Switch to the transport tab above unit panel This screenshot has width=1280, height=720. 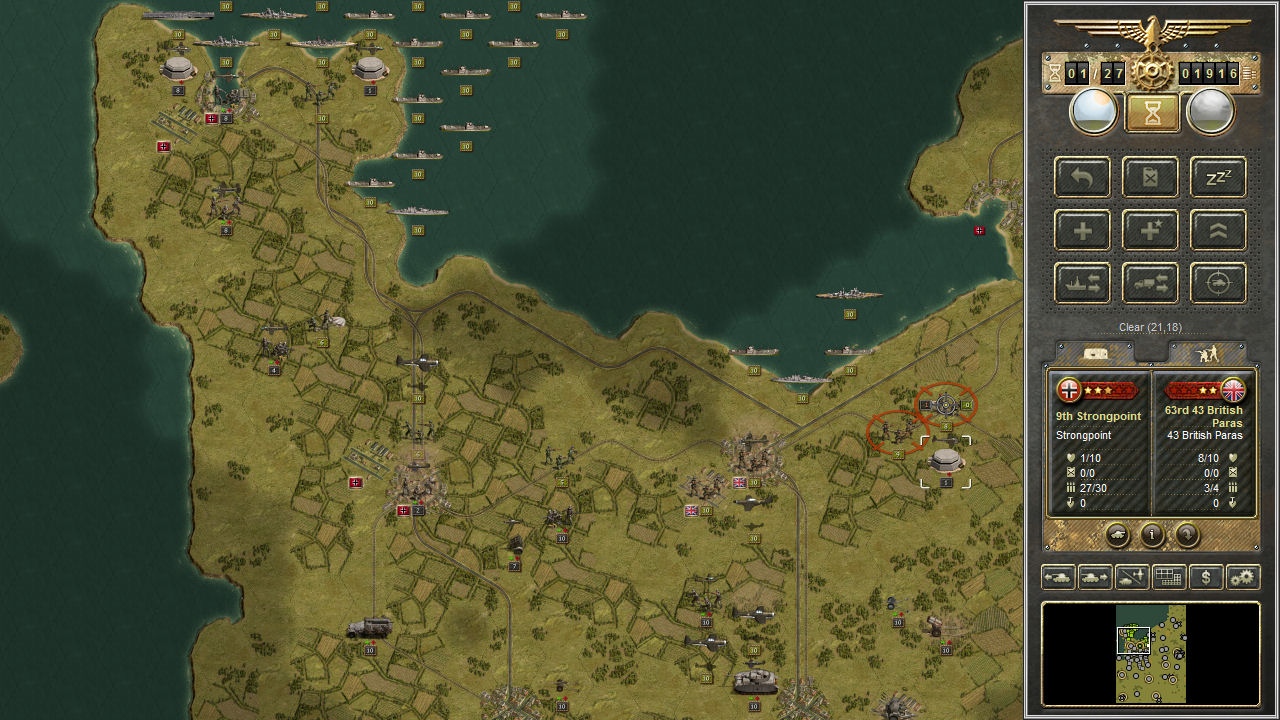point(1096,354)
